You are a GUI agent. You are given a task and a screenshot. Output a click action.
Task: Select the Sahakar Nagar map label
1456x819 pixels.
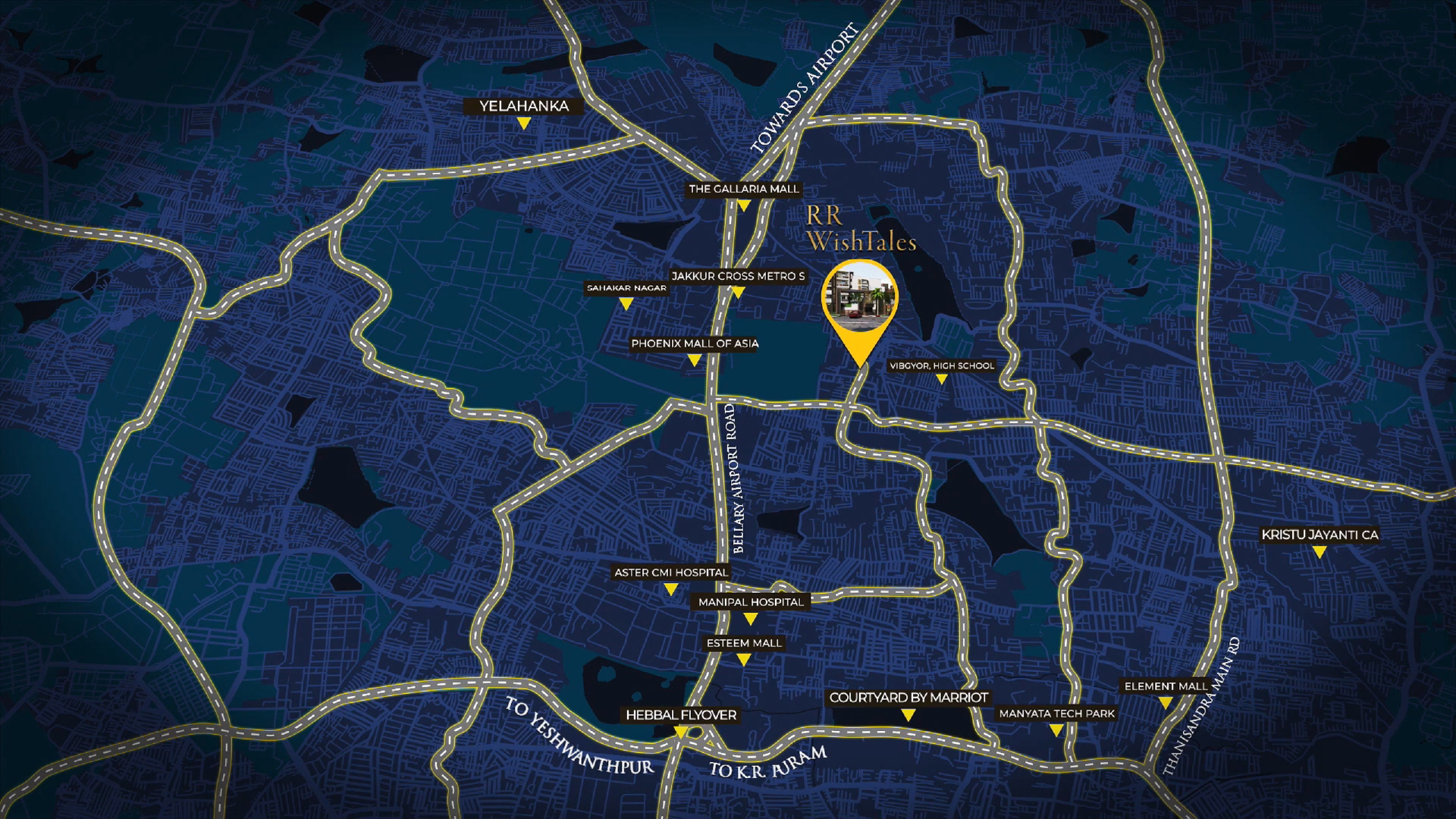[626, 288]
